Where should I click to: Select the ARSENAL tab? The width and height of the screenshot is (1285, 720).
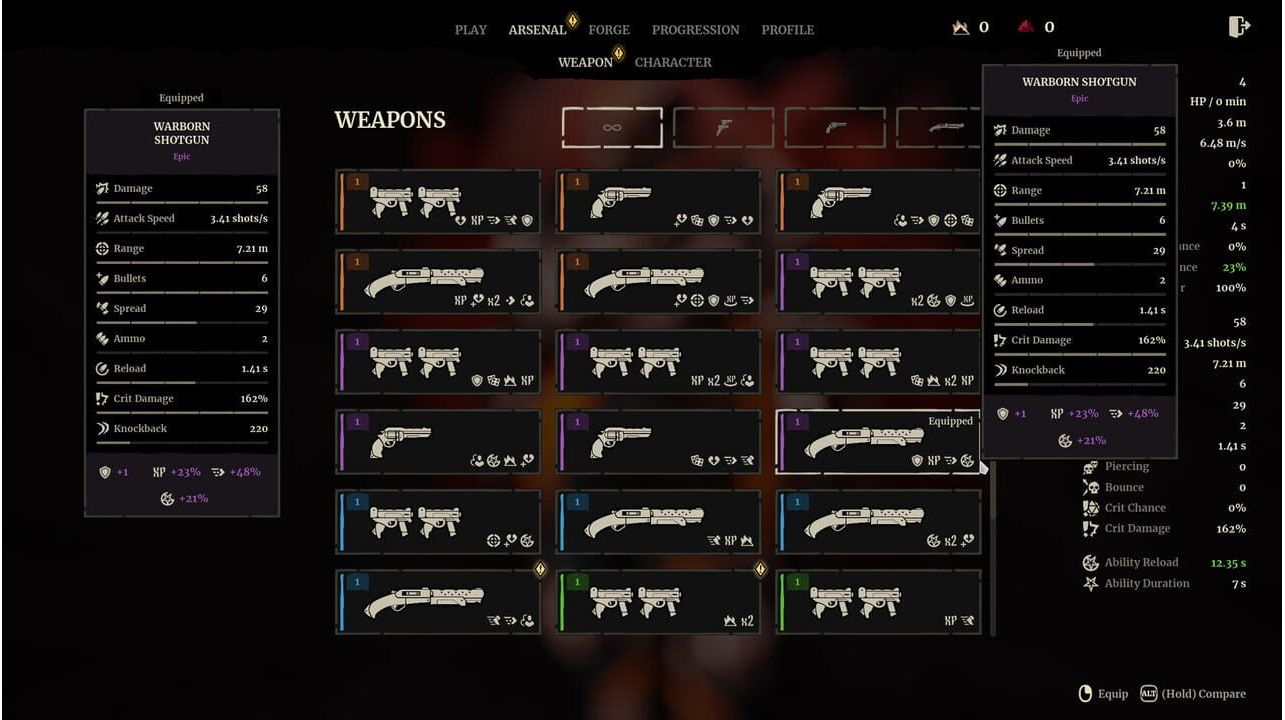coord(537,30)
